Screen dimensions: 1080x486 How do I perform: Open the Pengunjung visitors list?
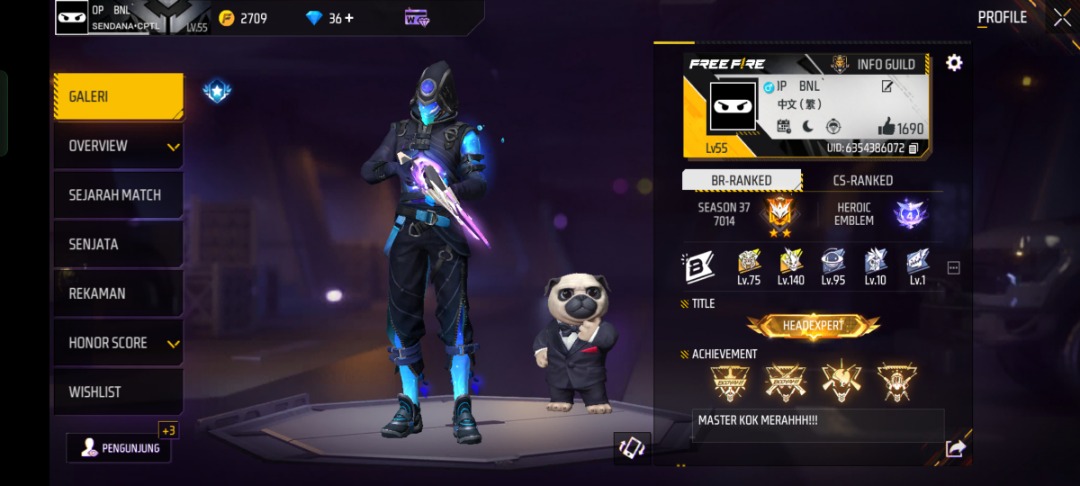[119, 448]
